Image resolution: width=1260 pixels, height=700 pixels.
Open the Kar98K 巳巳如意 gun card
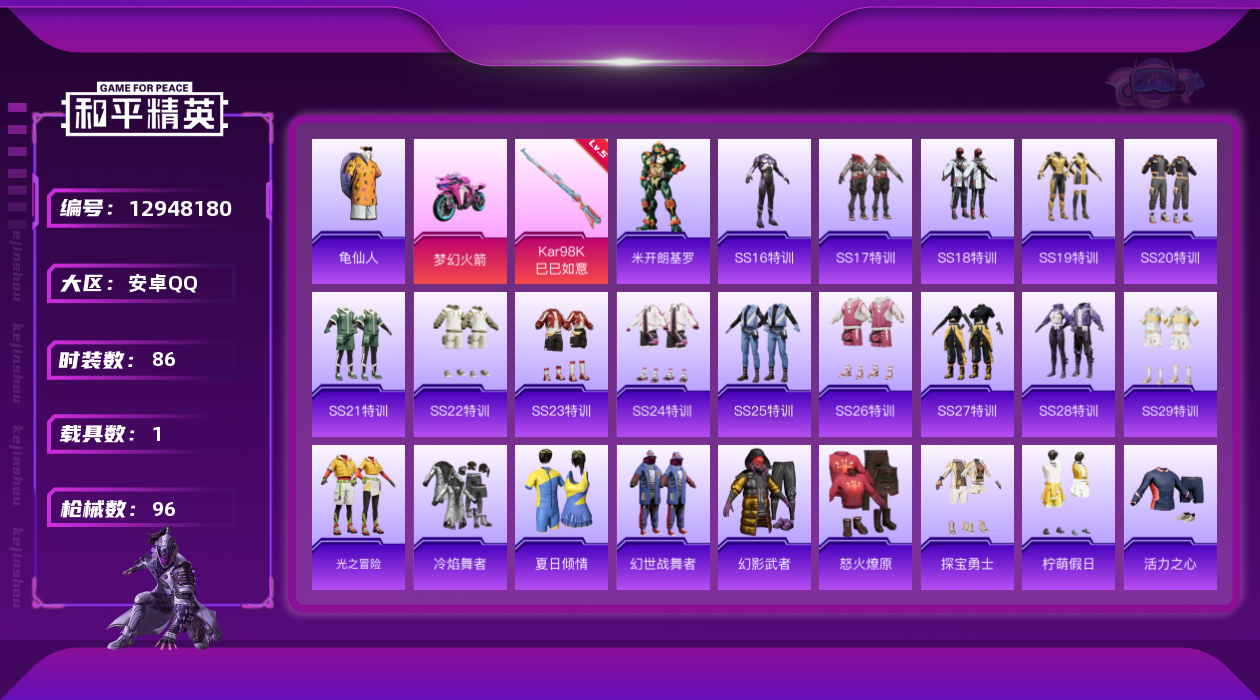click(x=561, y=211)
